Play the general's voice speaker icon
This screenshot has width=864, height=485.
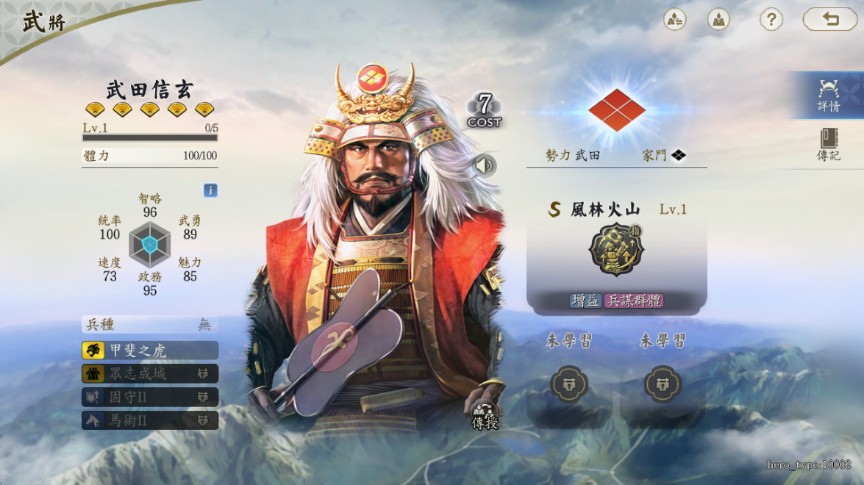point(484,164)
